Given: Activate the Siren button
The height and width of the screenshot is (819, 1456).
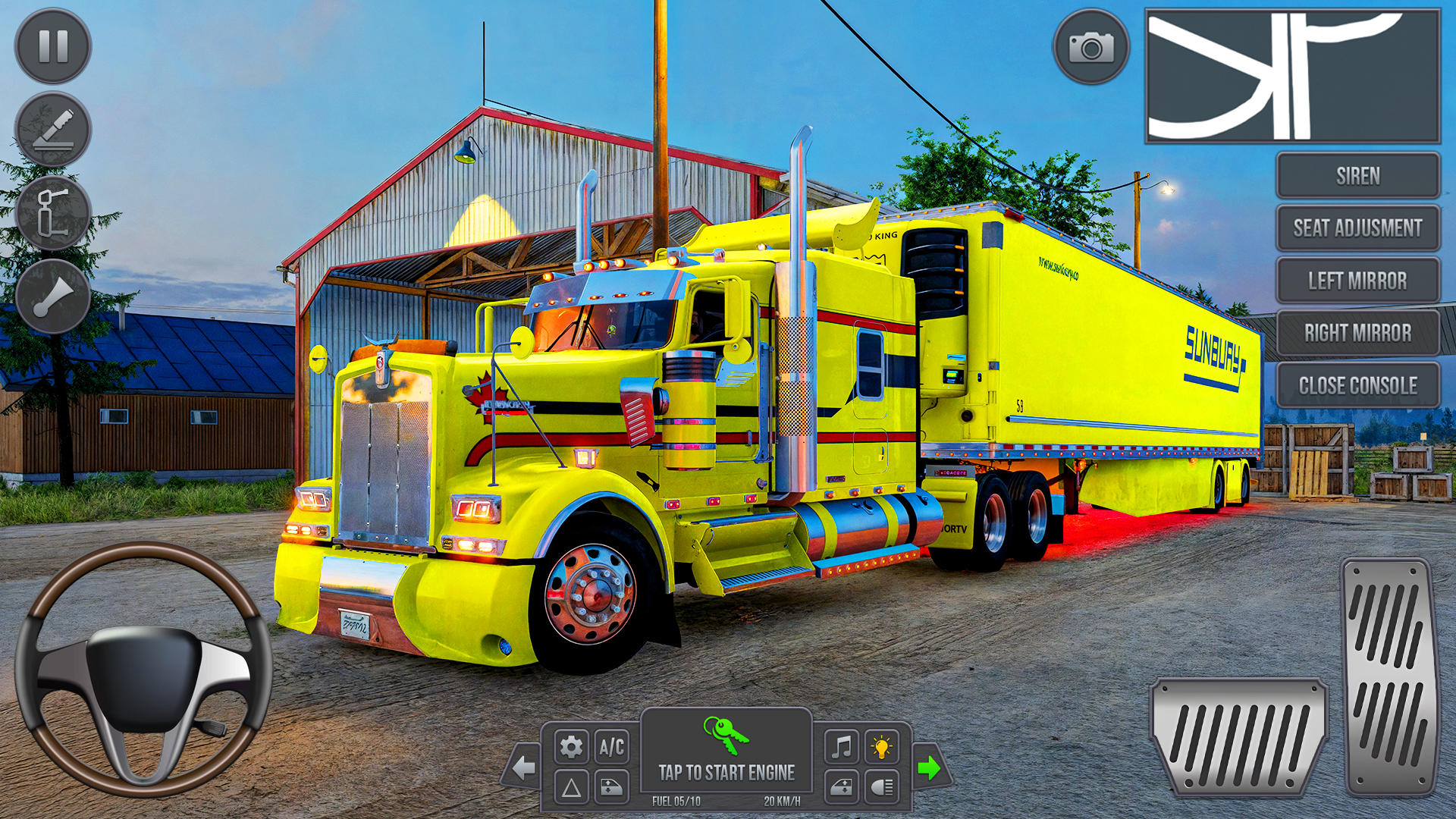Looking at the screenshot, I should [1357, 176].
